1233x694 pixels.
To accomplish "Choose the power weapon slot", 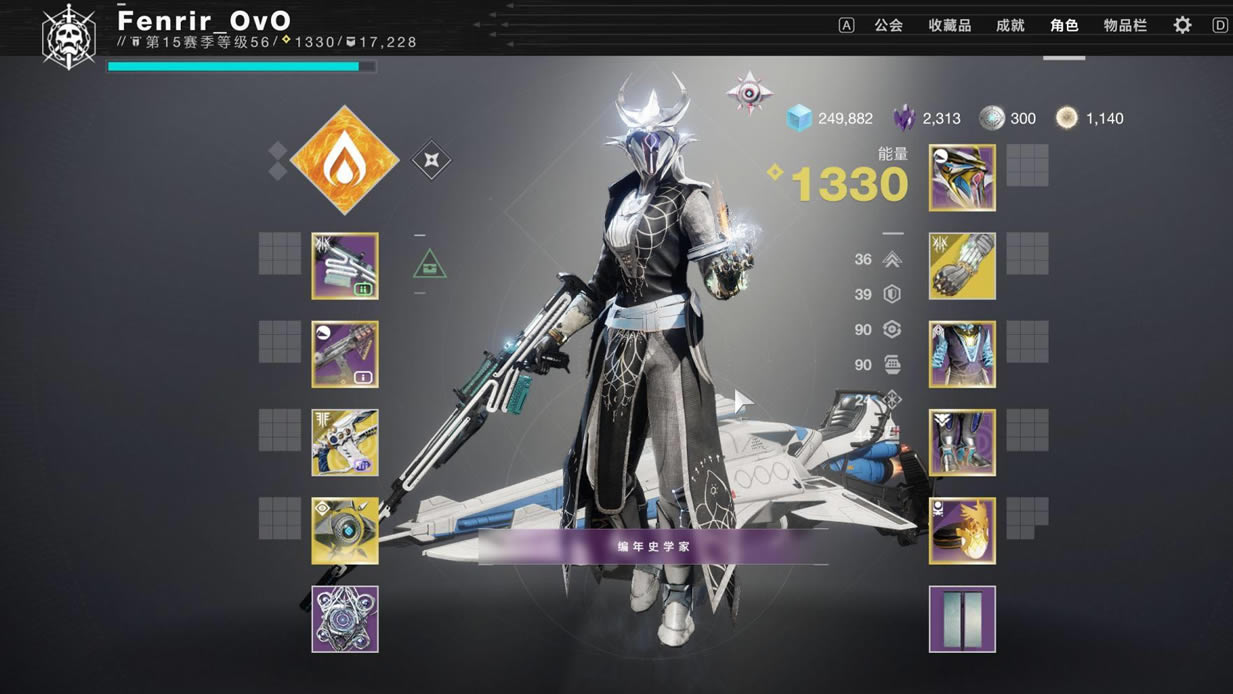I will pos(345,442).
